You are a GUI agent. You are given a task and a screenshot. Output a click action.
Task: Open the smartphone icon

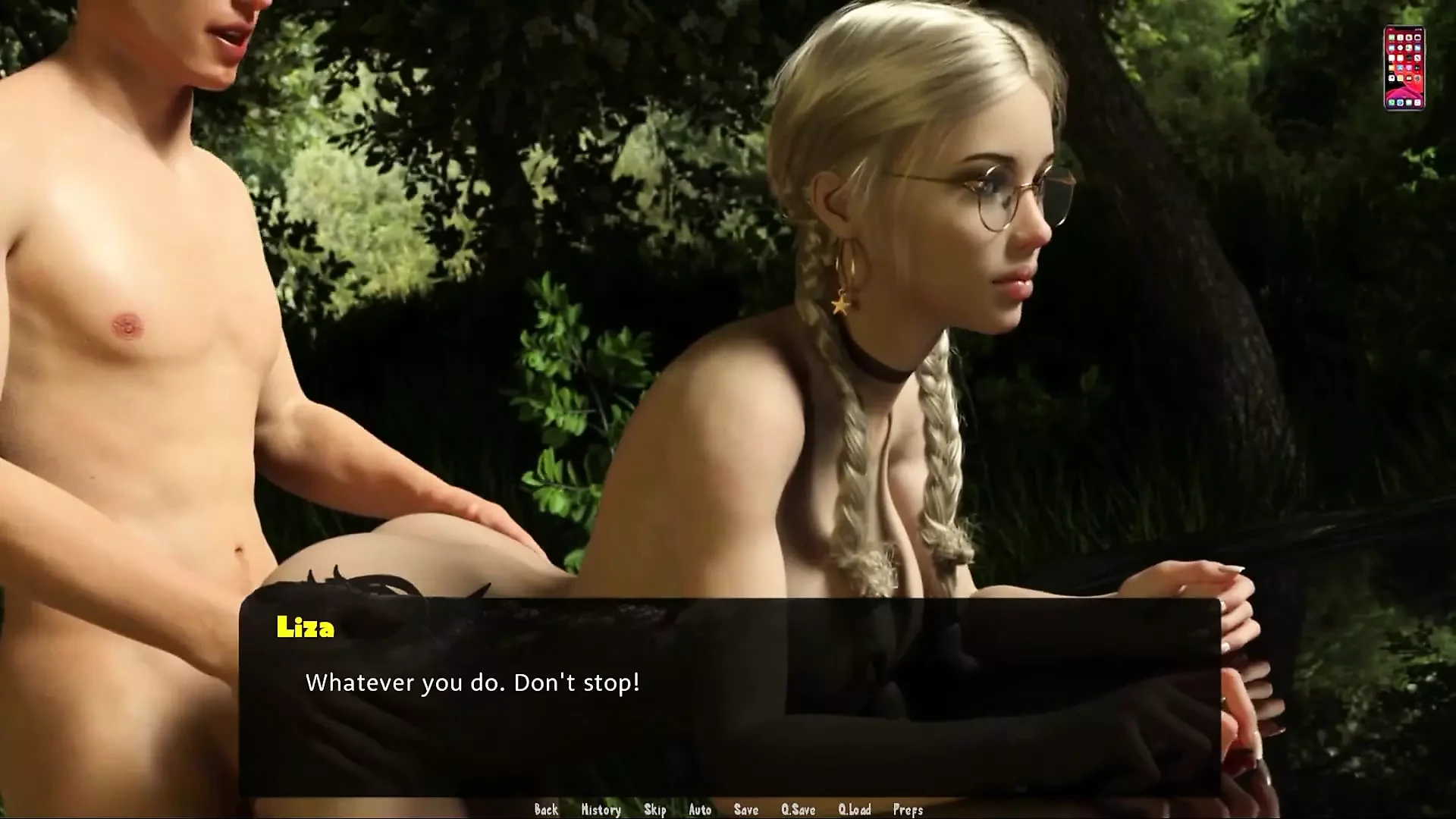click(x=1404, y=68)
